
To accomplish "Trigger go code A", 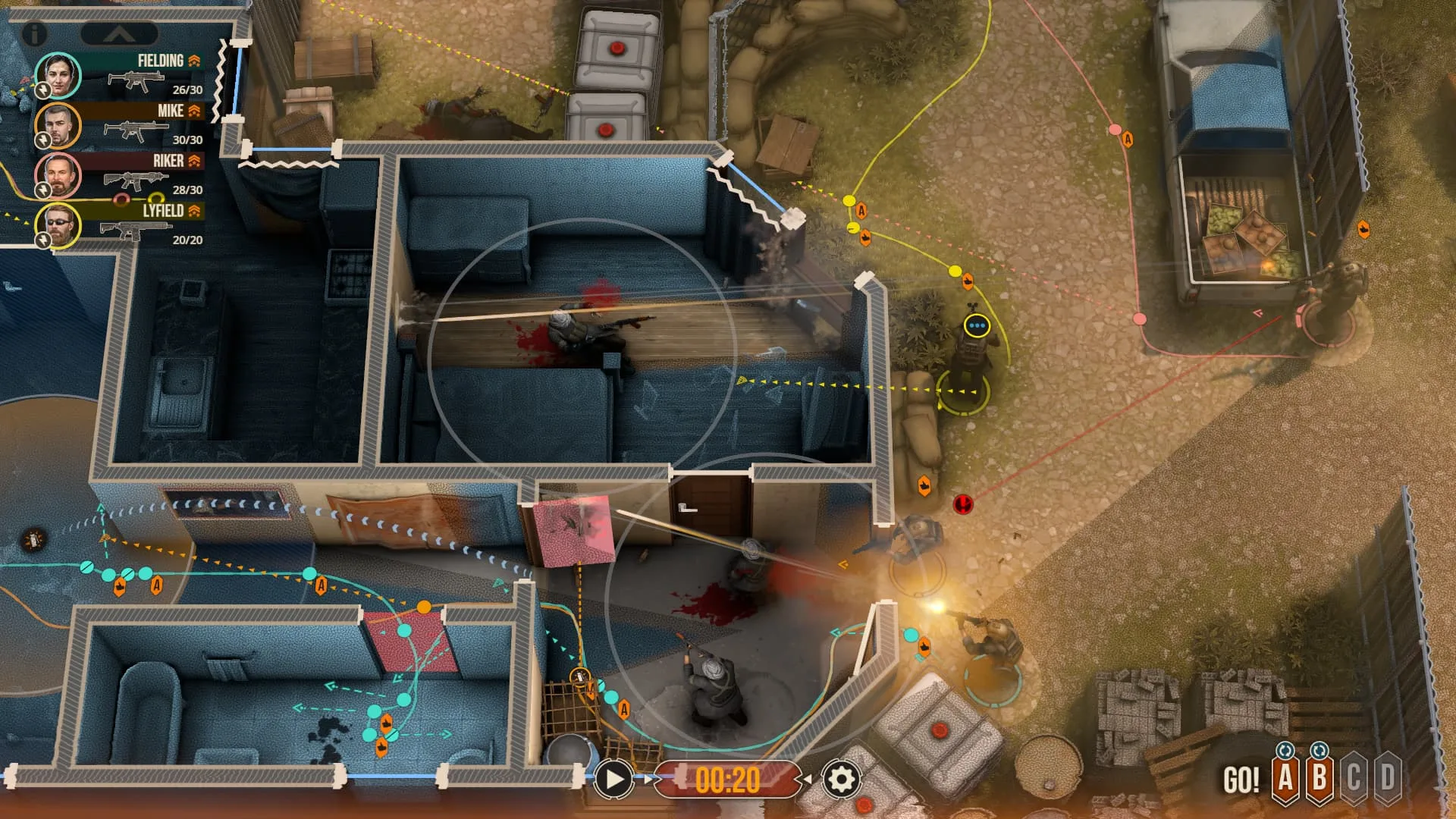I will (x=1285, y=777).
